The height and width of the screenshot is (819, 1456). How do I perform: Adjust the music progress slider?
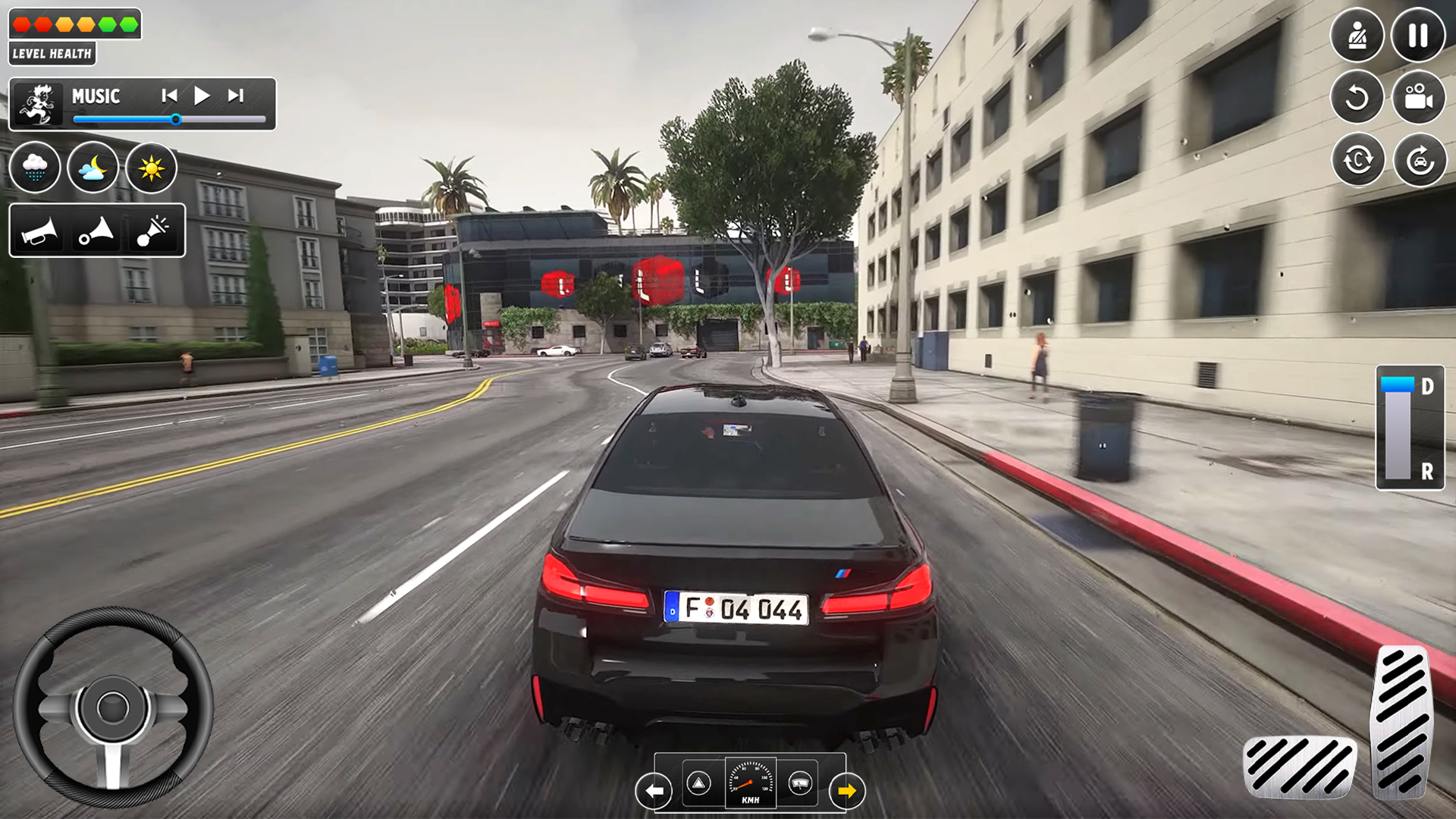click(176, 119)
